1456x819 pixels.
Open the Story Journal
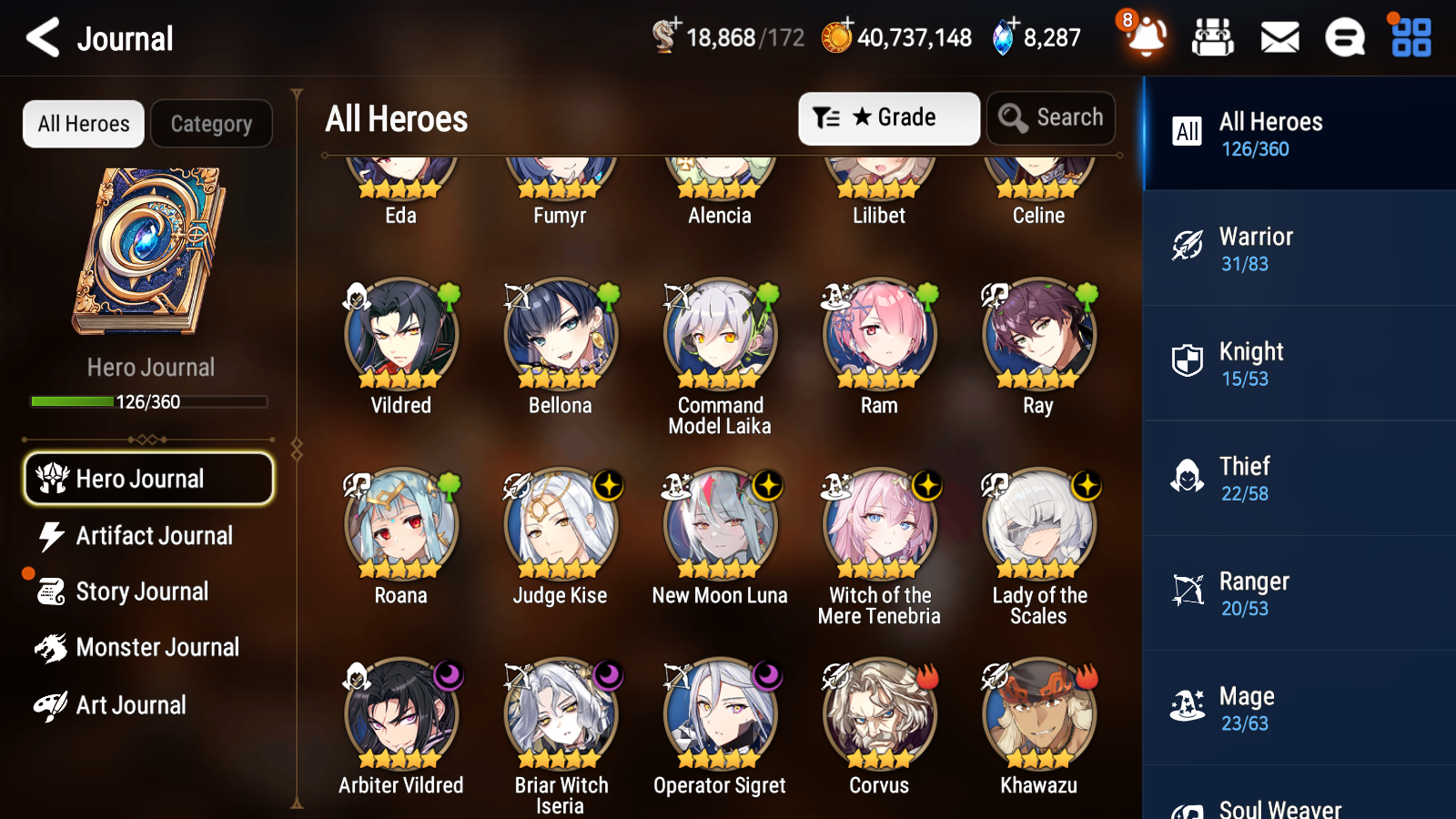click(x=142, y=591)
